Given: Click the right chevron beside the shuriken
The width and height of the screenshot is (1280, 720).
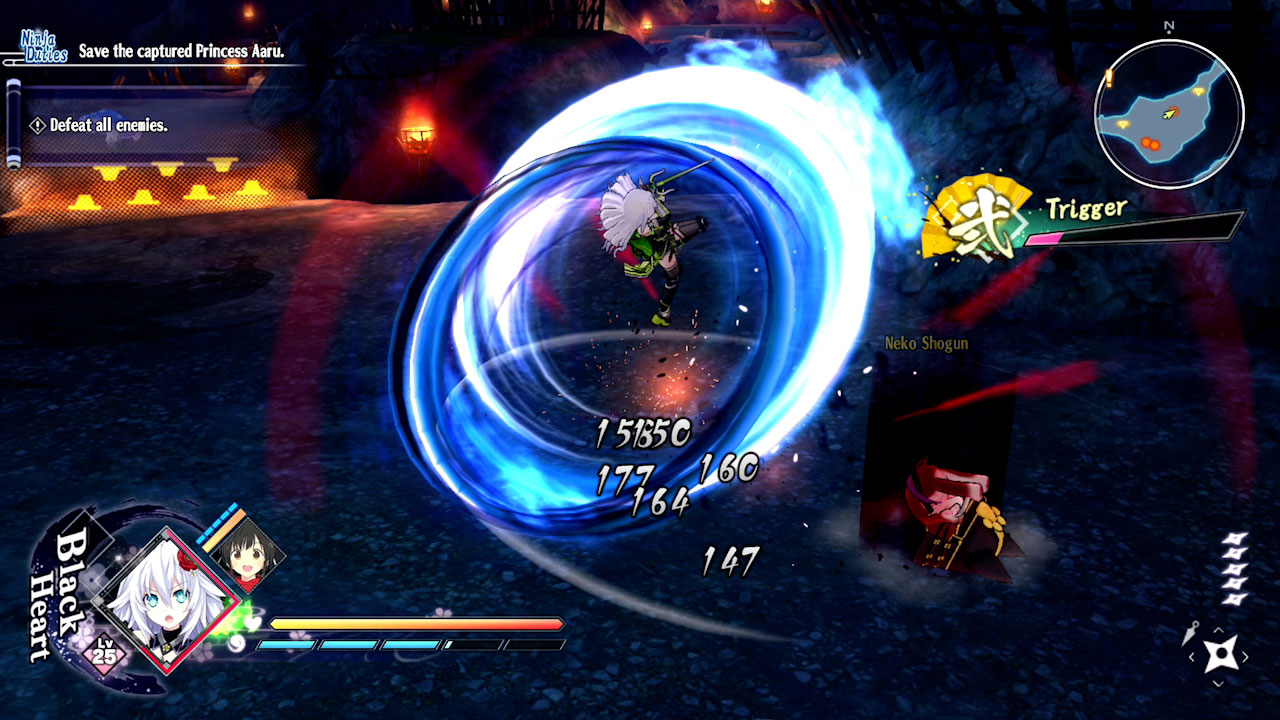Looking at the screenshot, I should 1245,655.
